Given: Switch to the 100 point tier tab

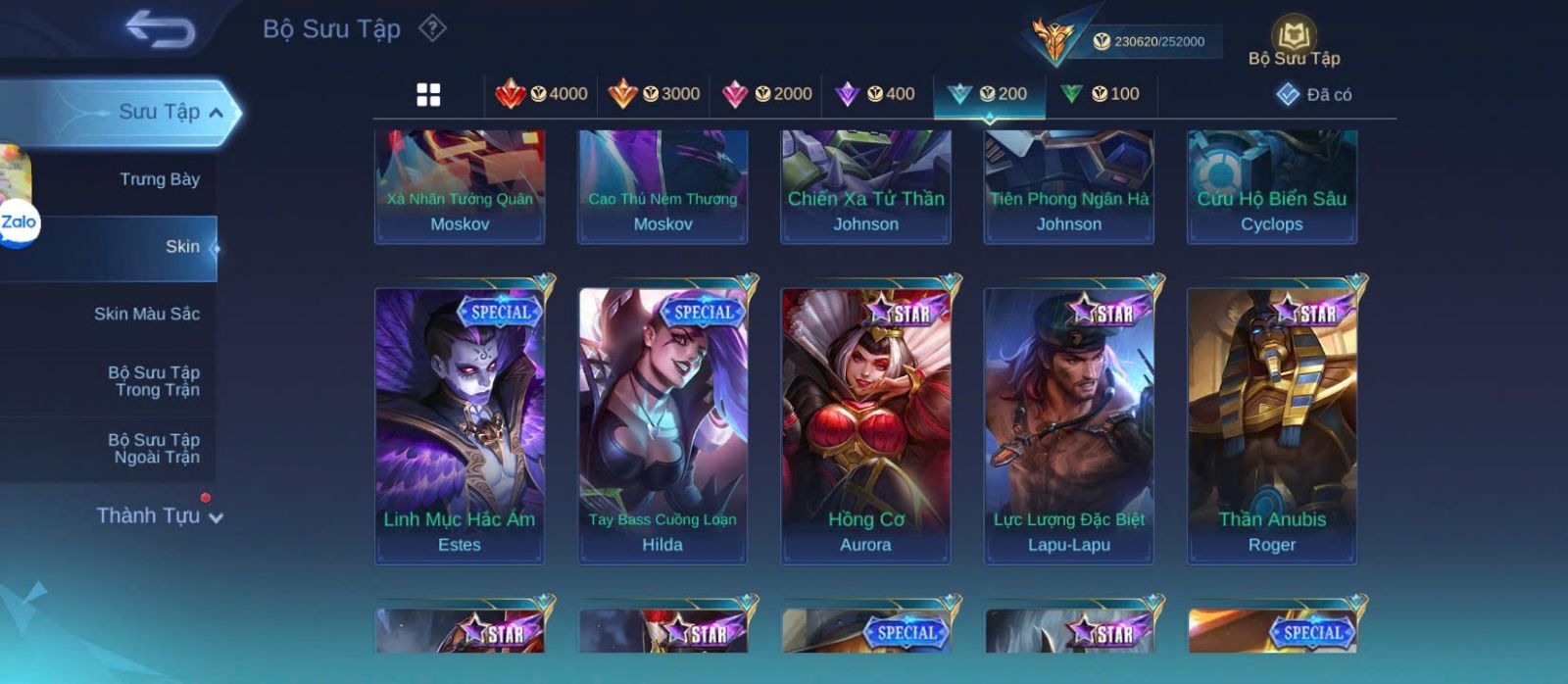Looking at the screenshot, I should coord(1100,94).
